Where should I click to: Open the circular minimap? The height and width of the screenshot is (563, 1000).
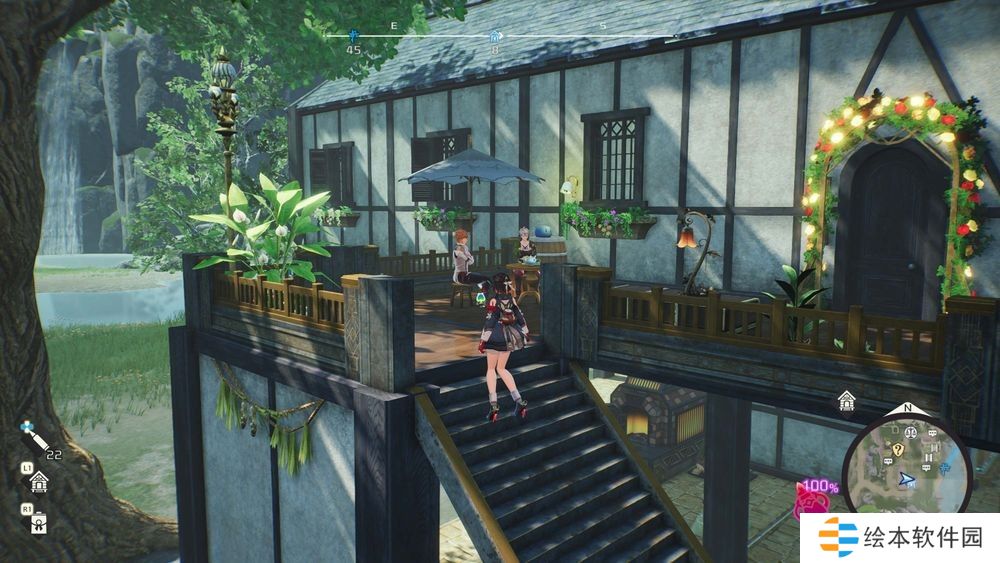907,464
